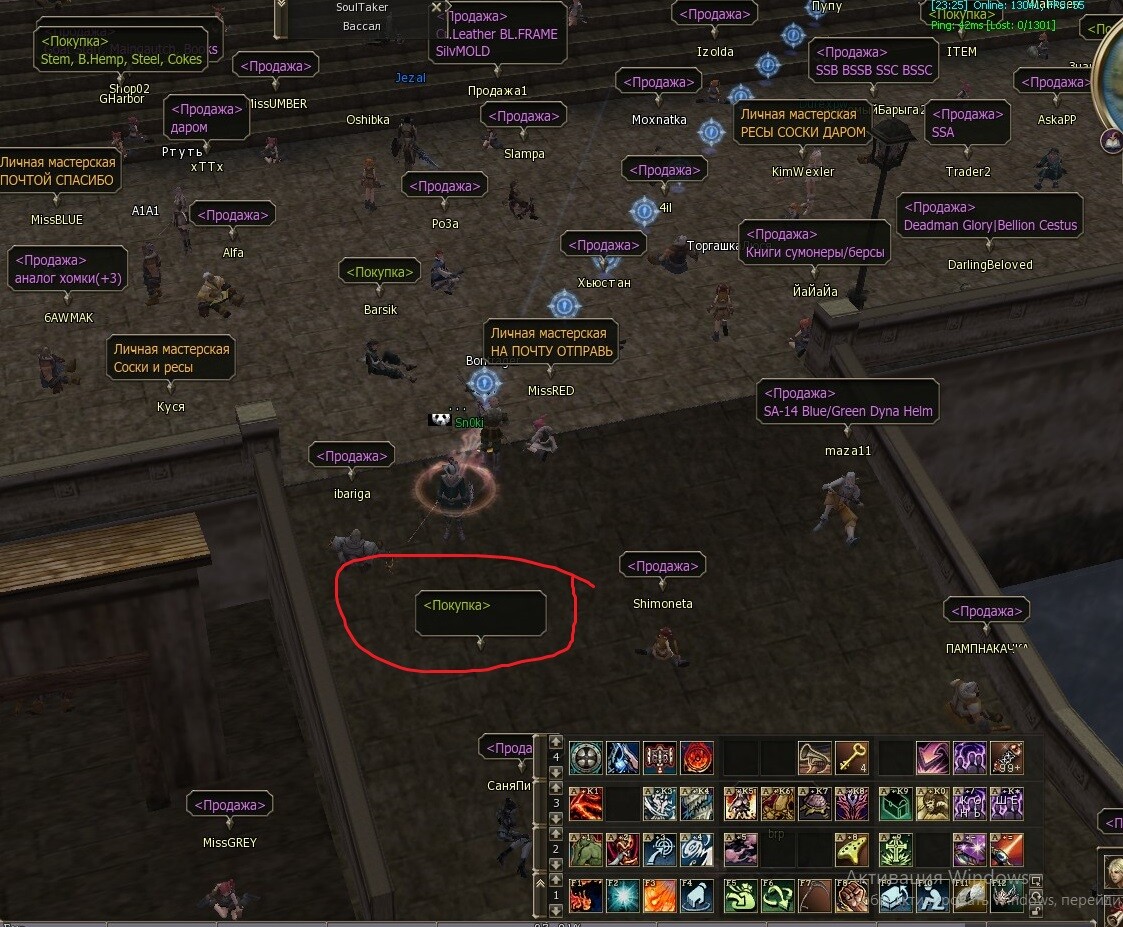Trigger the werewolf head K0 skill
Image resolution: width=1123 pixels, height=927 pixels.
[x=932, y=803]
